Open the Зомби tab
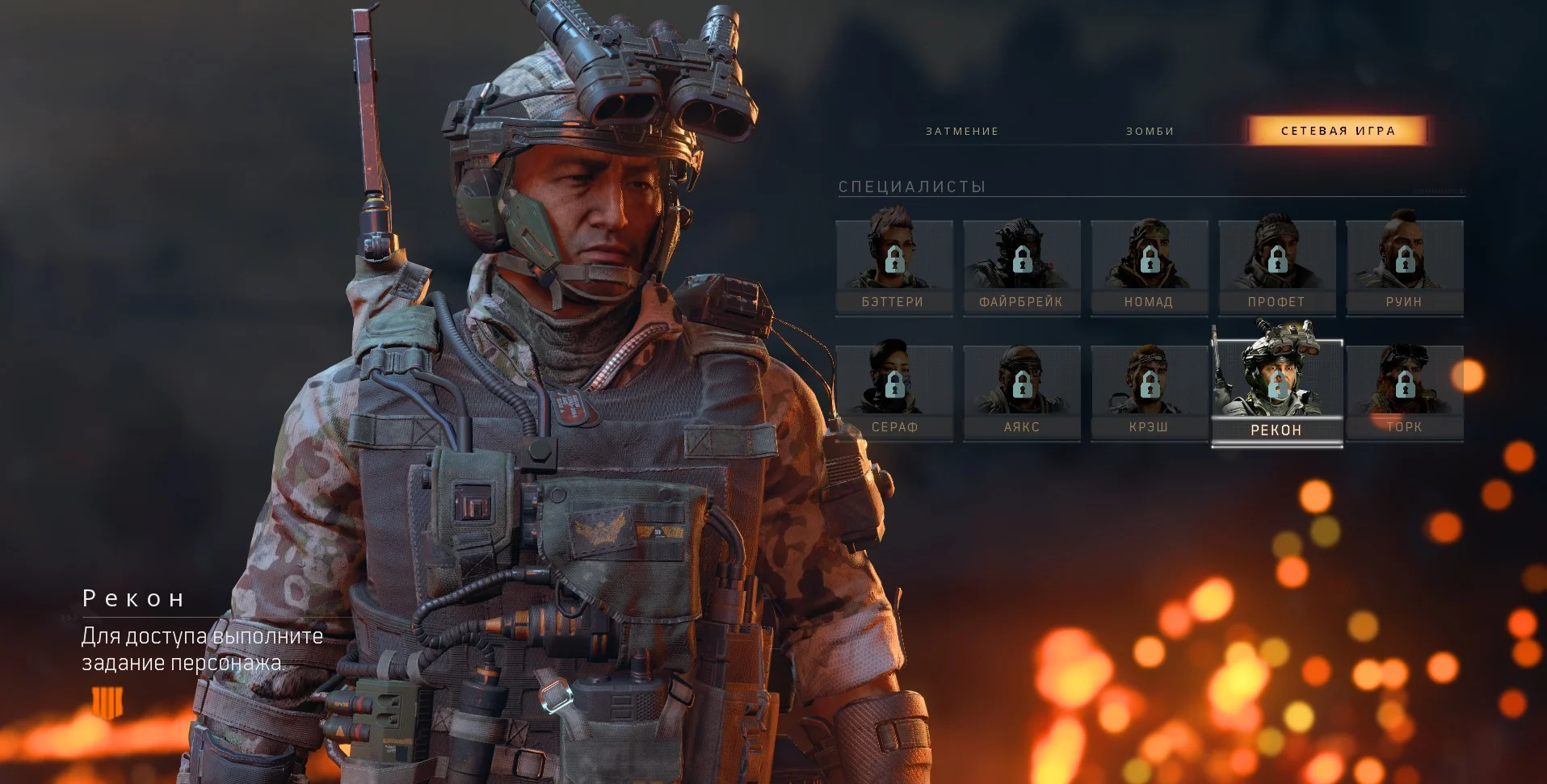 point(1150,131)
